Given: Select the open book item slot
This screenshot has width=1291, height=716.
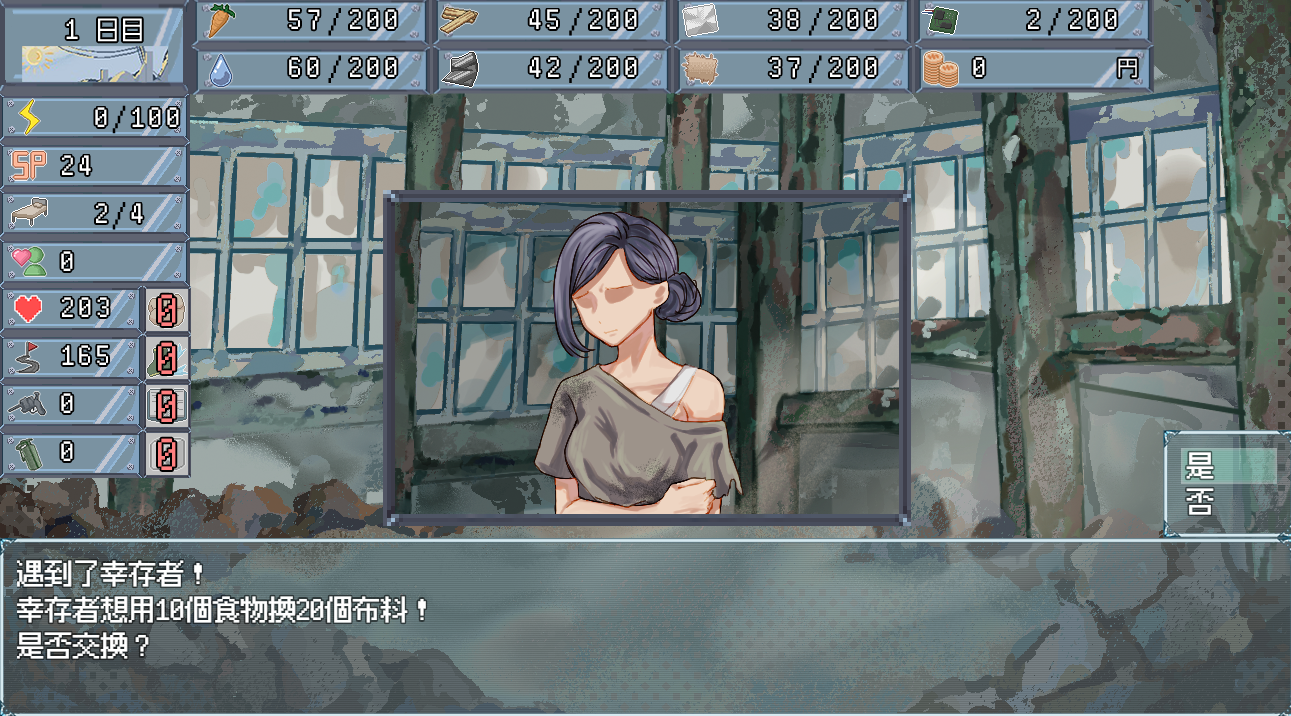Looking at the screenshot, I should tap(167, 406).
